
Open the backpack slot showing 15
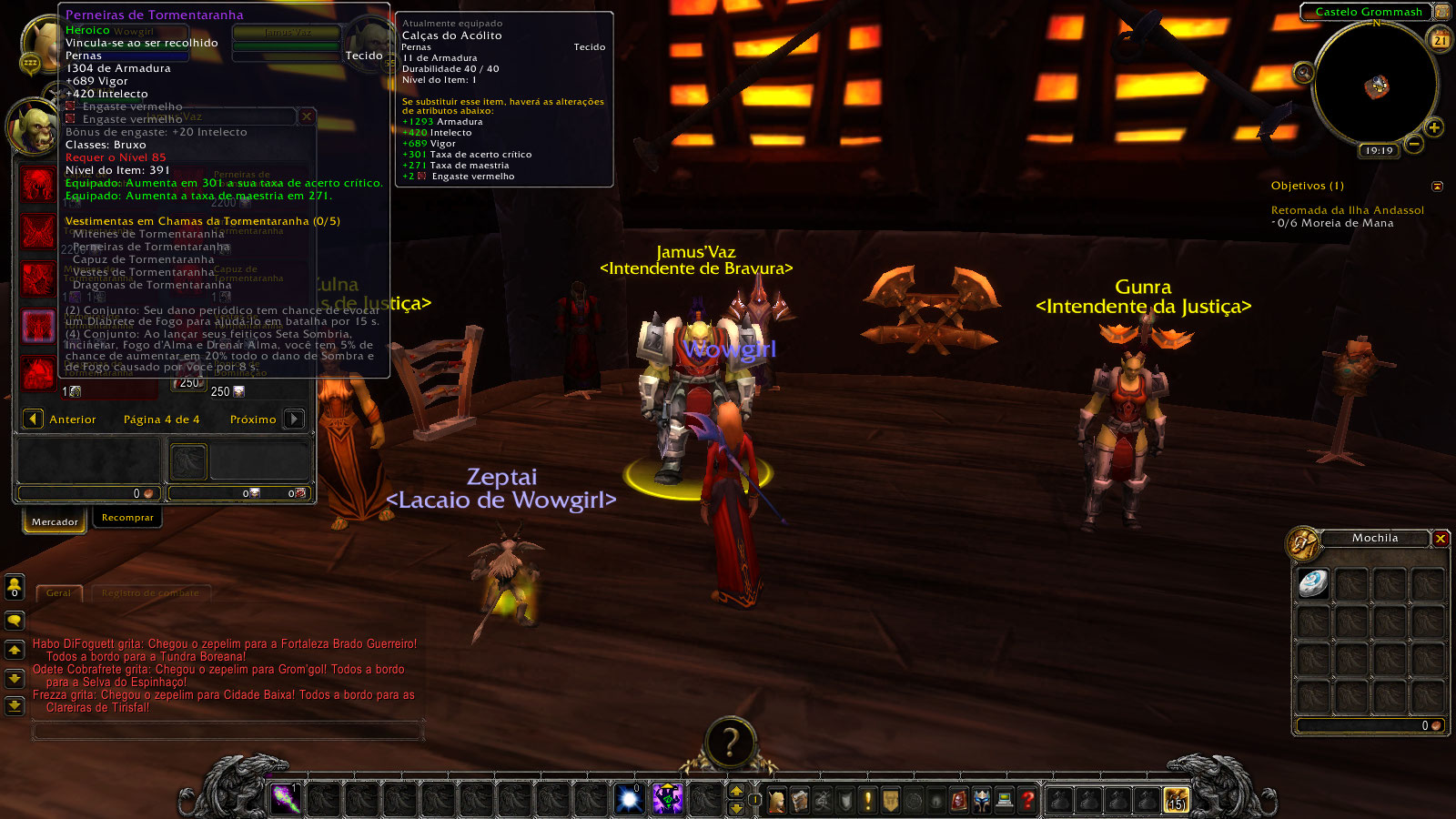pyautogui.click(x=1176, y=800)
